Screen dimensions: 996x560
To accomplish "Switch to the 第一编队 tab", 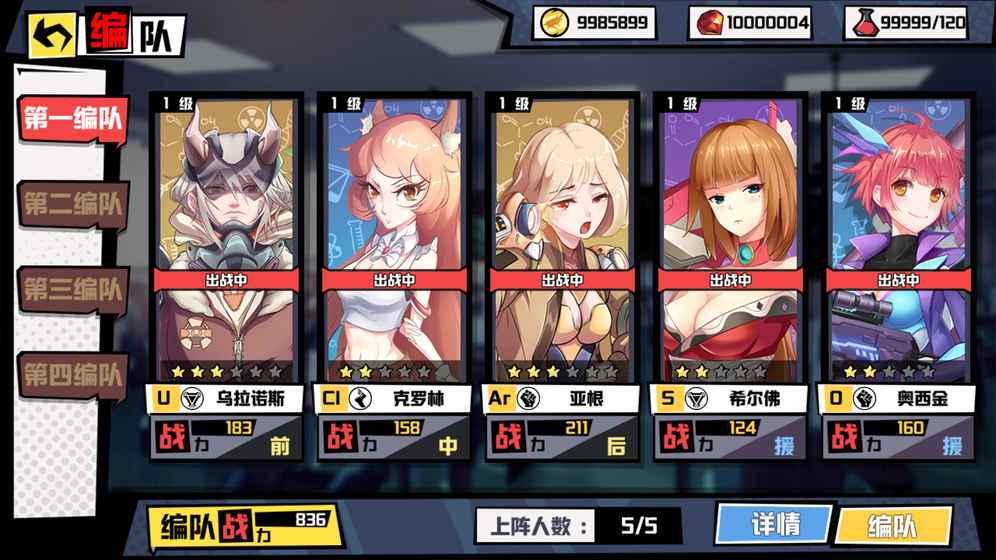I will 73,119.
